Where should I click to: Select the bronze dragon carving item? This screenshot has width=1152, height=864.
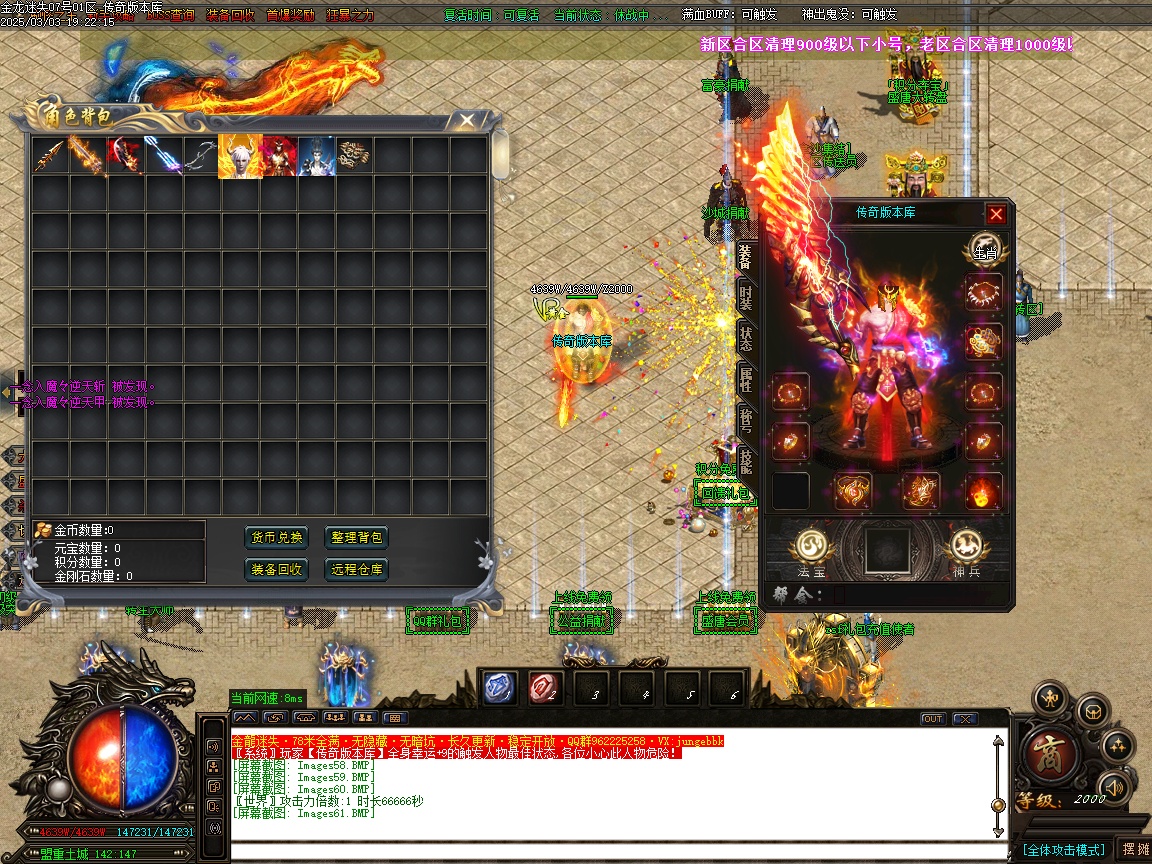(353, 155)
